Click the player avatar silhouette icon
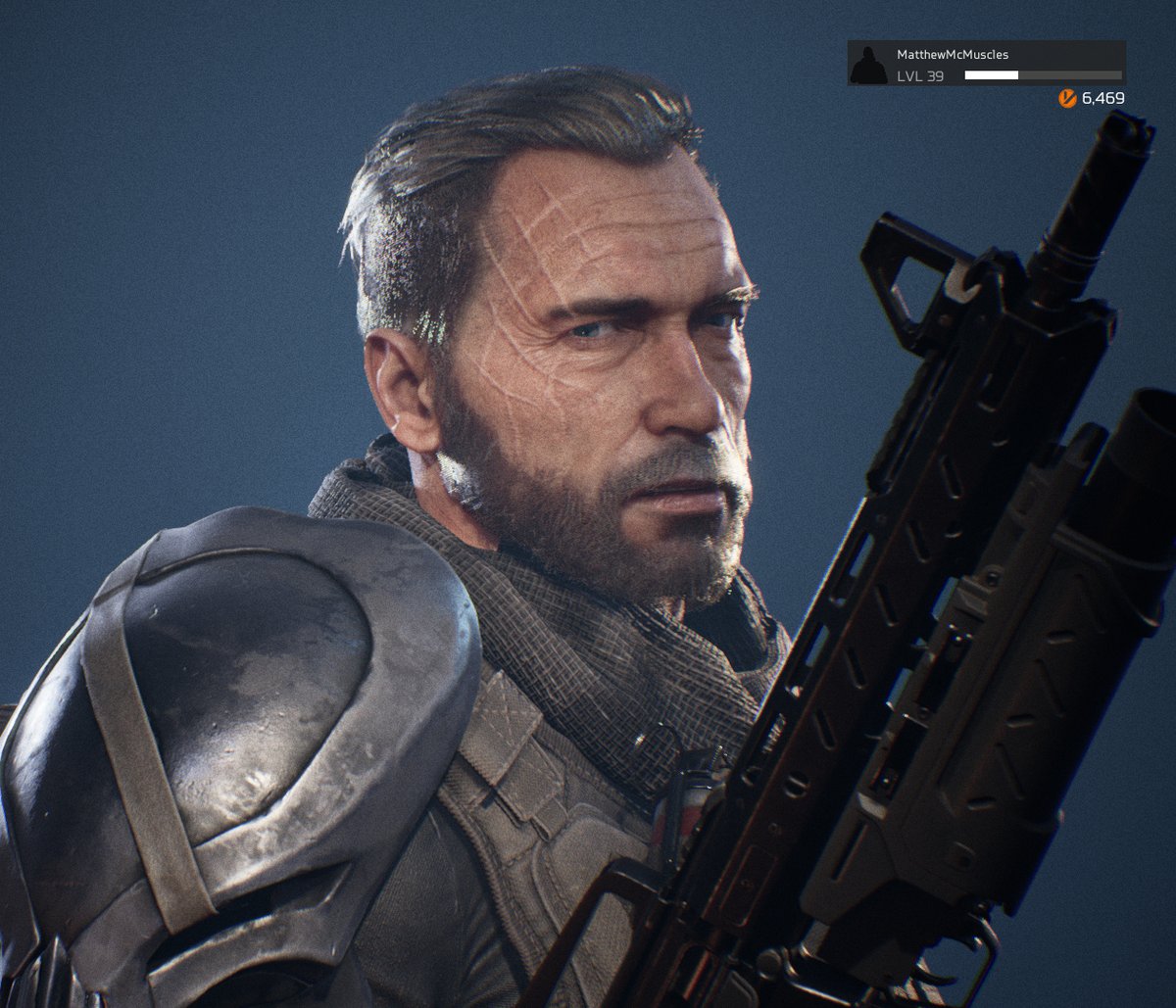Screen dimensions: 1176x1008 (868, 65)
